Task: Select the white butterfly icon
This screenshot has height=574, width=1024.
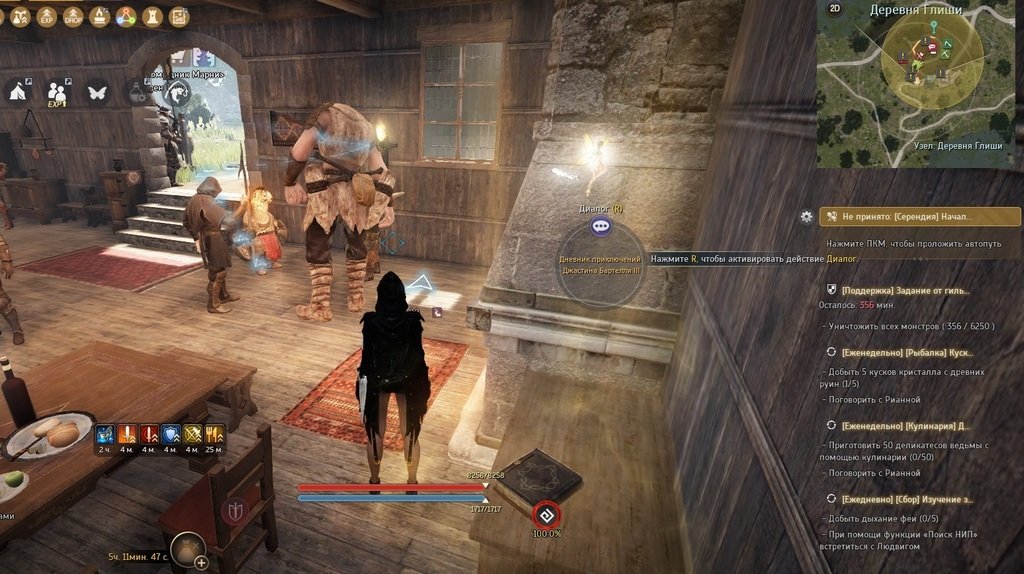Action: tap(97, 91)
